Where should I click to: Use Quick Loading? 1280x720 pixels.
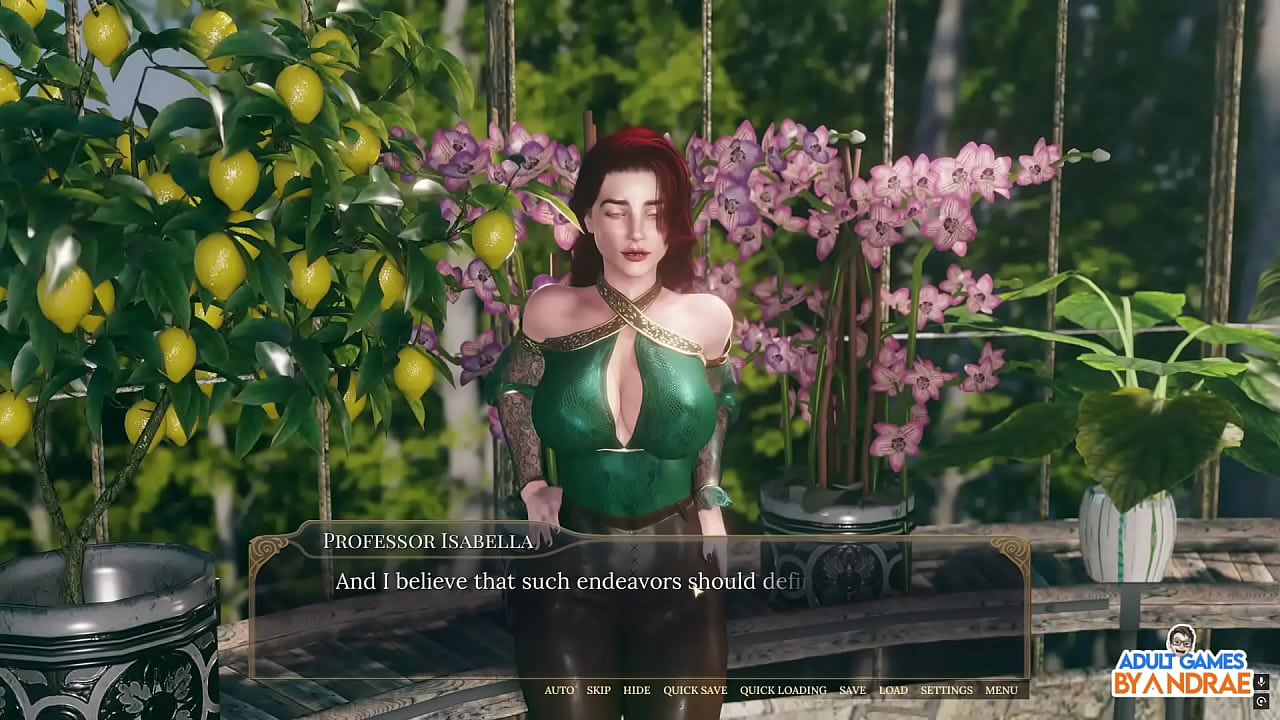click(783, 690)
